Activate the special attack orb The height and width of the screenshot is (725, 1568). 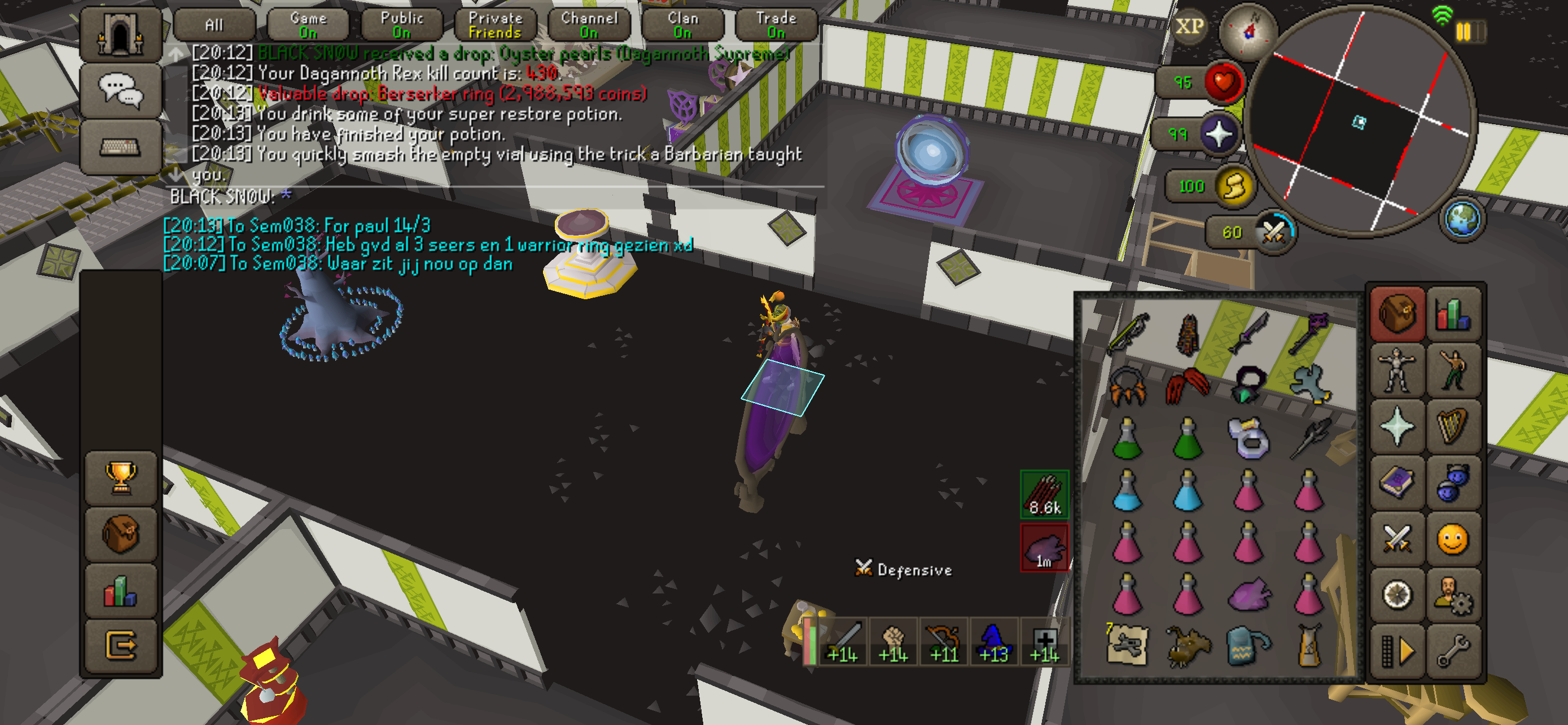coord(1273,233)
